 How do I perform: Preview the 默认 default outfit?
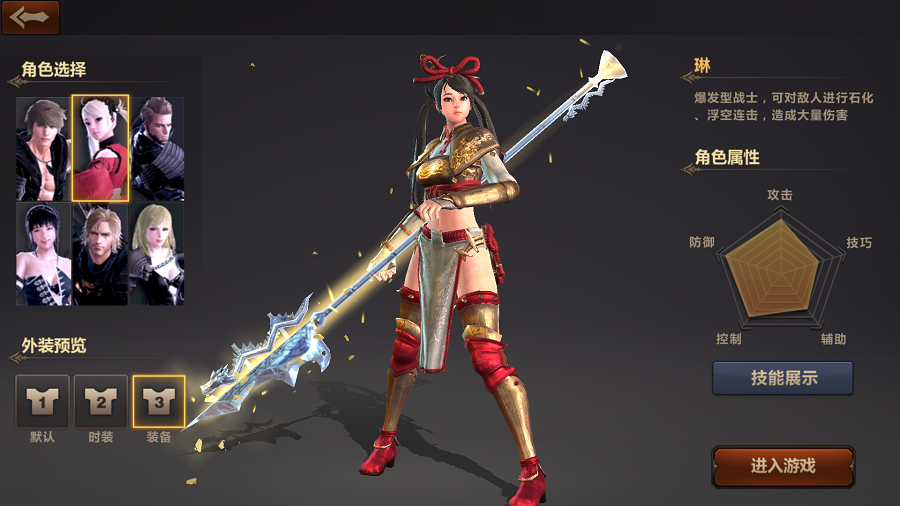click(43, 401)
